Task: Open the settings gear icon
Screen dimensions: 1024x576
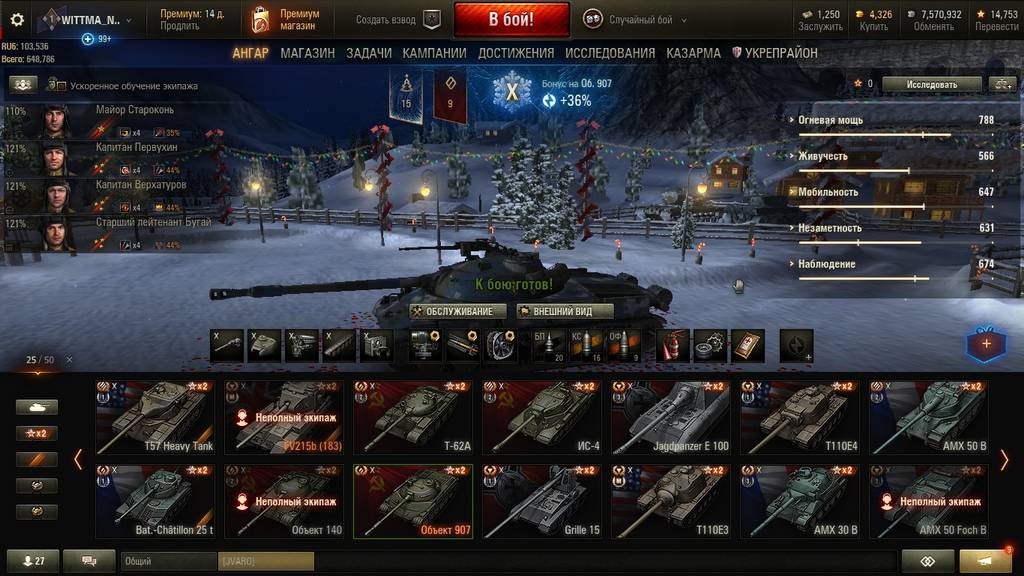Action: click(x=18, y=19)
